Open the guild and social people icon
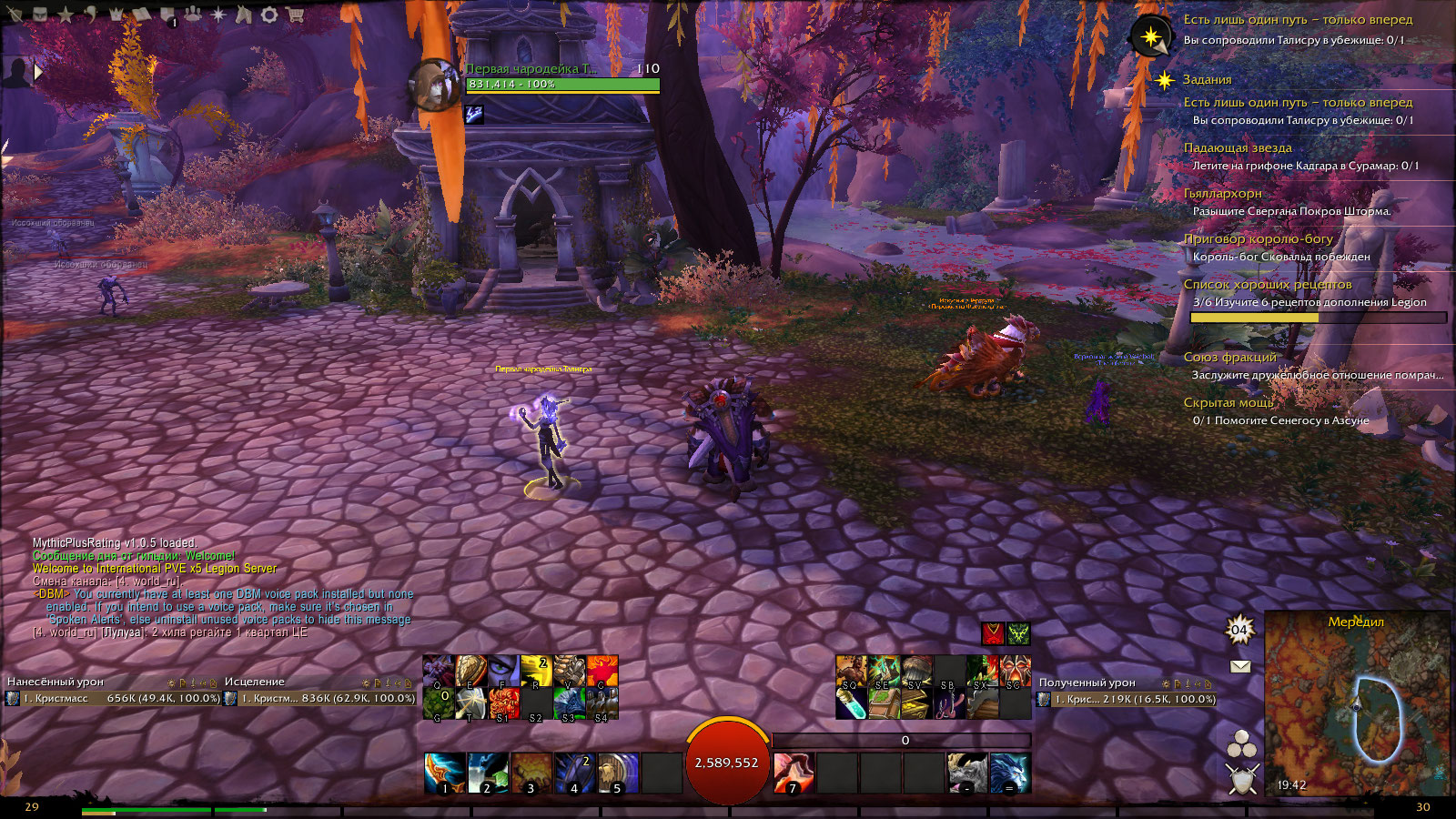This screenshot has width=1456, height=819. pyautogui.click(x=193, y=15)
